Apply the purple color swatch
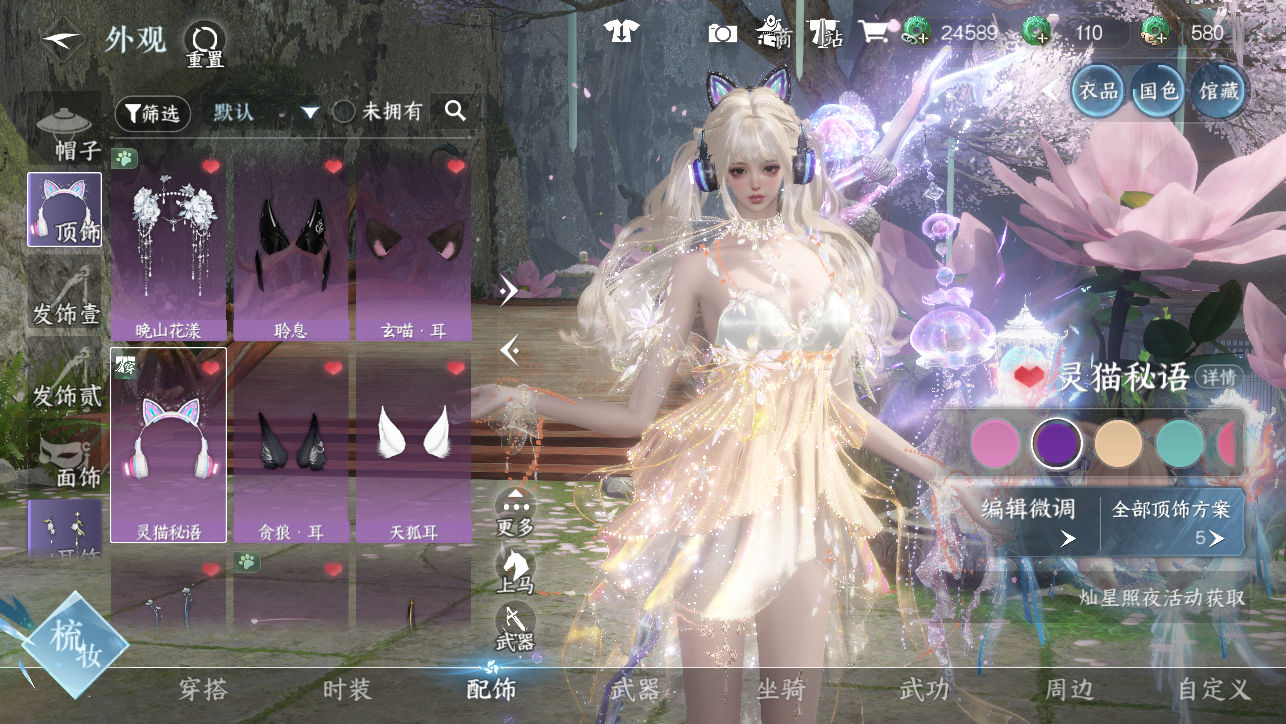 (1057, 443)
